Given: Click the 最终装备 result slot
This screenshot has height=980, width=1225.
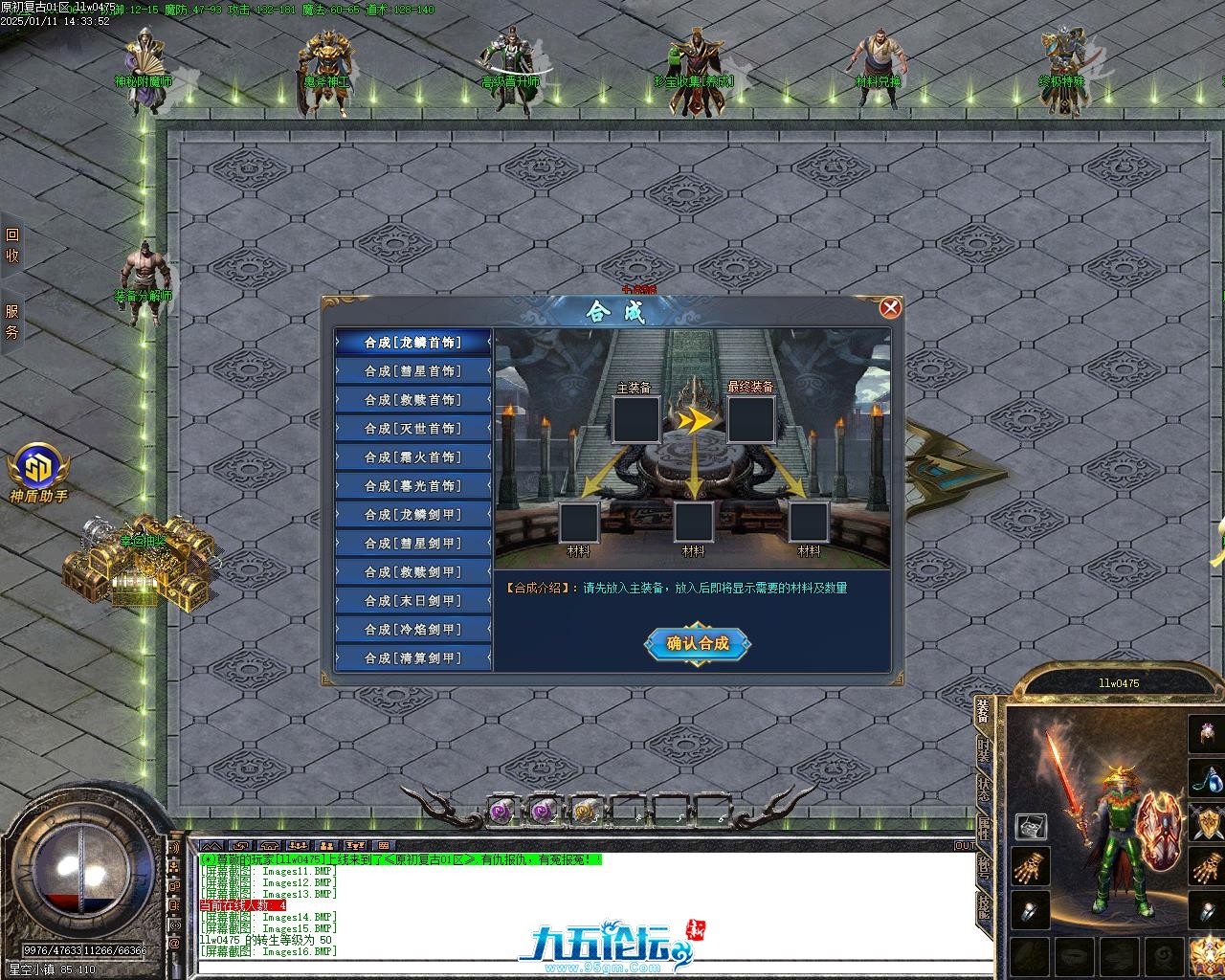Looking at the screenshot, I should tap(751, 419).
